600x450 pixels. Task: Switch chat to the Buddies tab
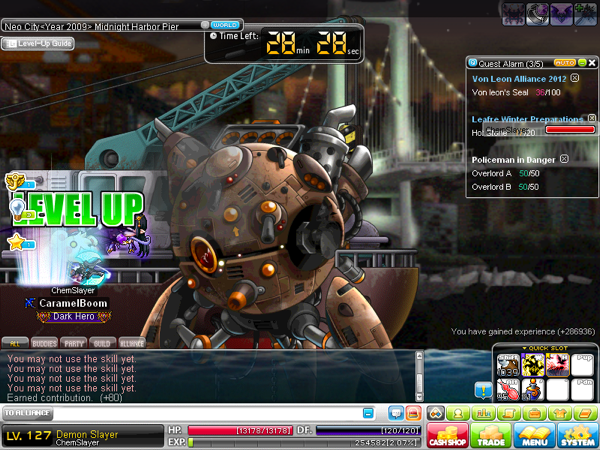point(45,342)
